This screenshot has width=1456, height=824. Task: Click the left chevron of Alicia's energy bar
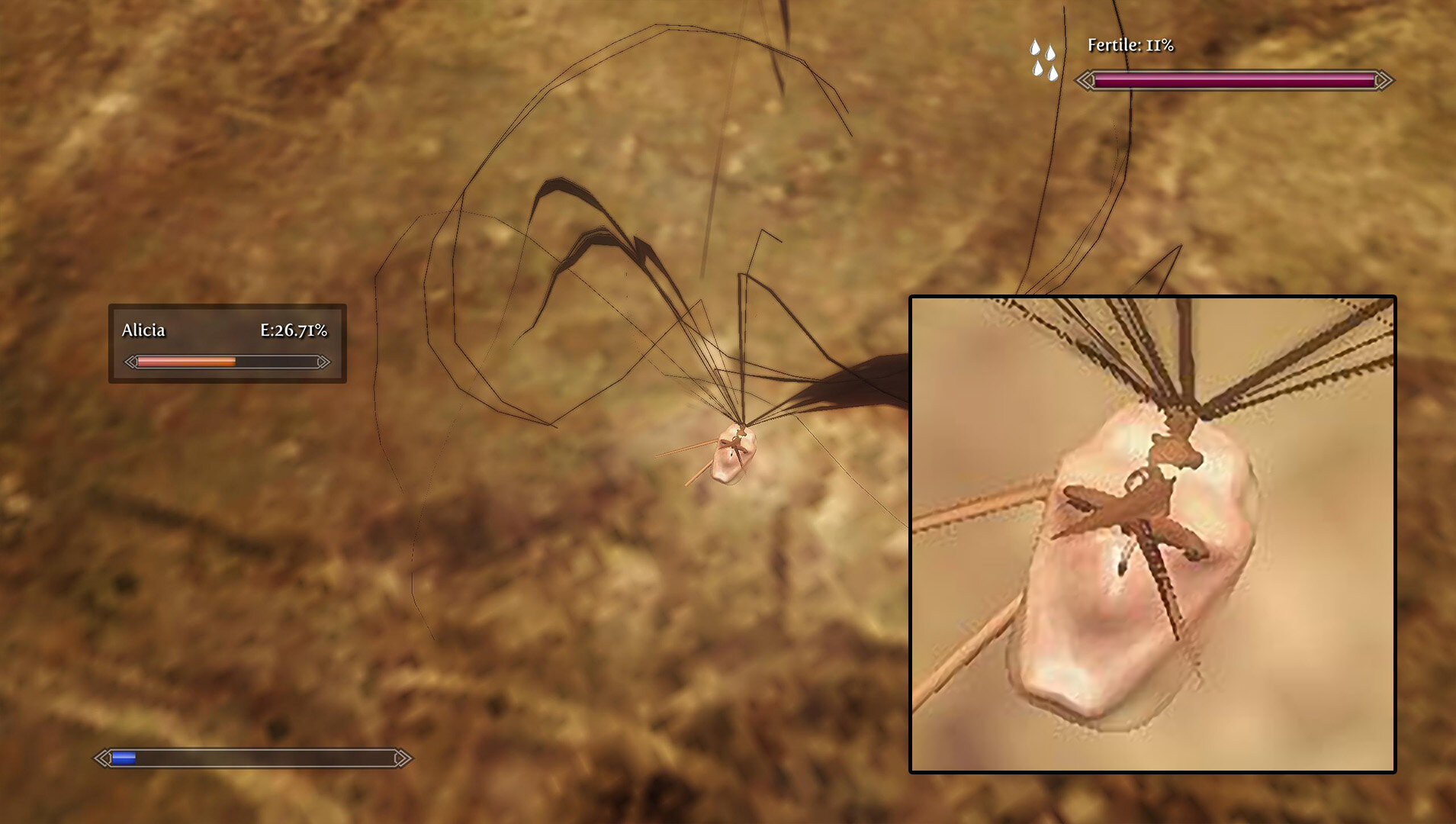pos(130,363)
